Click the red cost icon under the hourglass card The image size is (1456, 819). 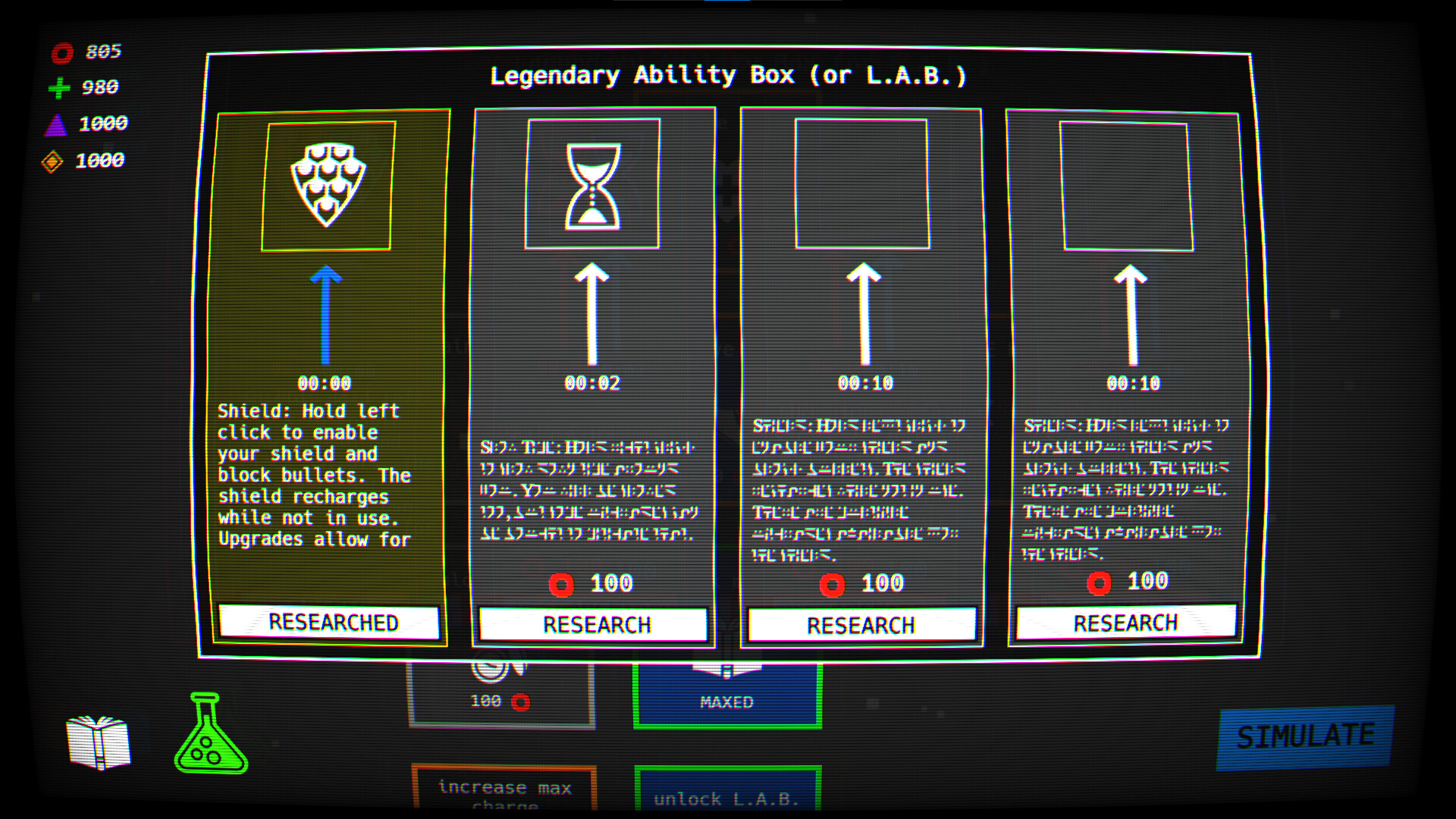pyautogui.click(x=562, y=584)
